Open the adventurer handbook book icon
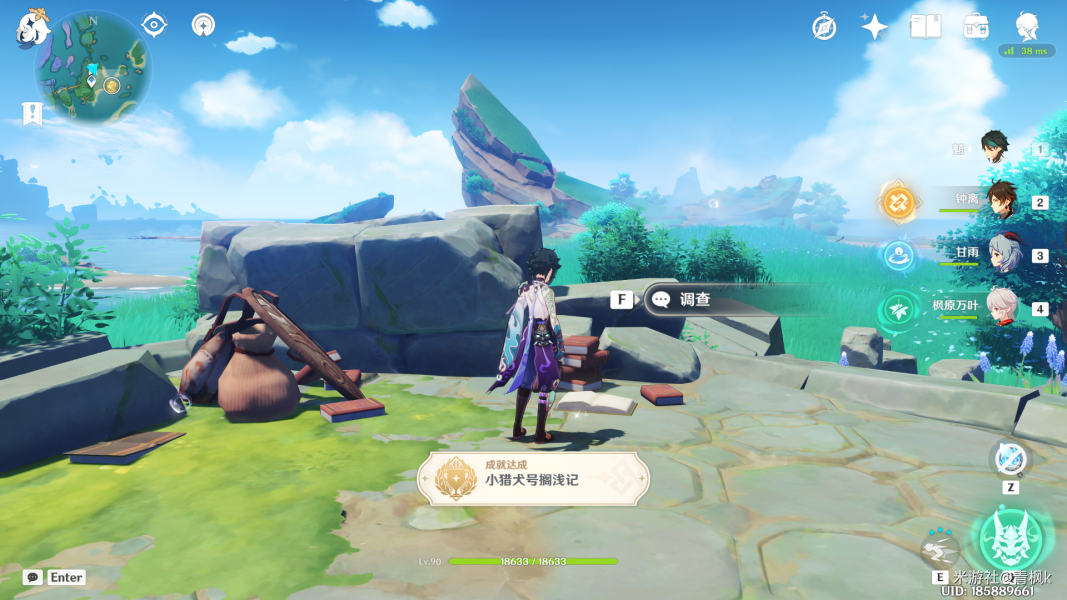The height and width of the screenshot is (600, 1067). tap(925, 27)
